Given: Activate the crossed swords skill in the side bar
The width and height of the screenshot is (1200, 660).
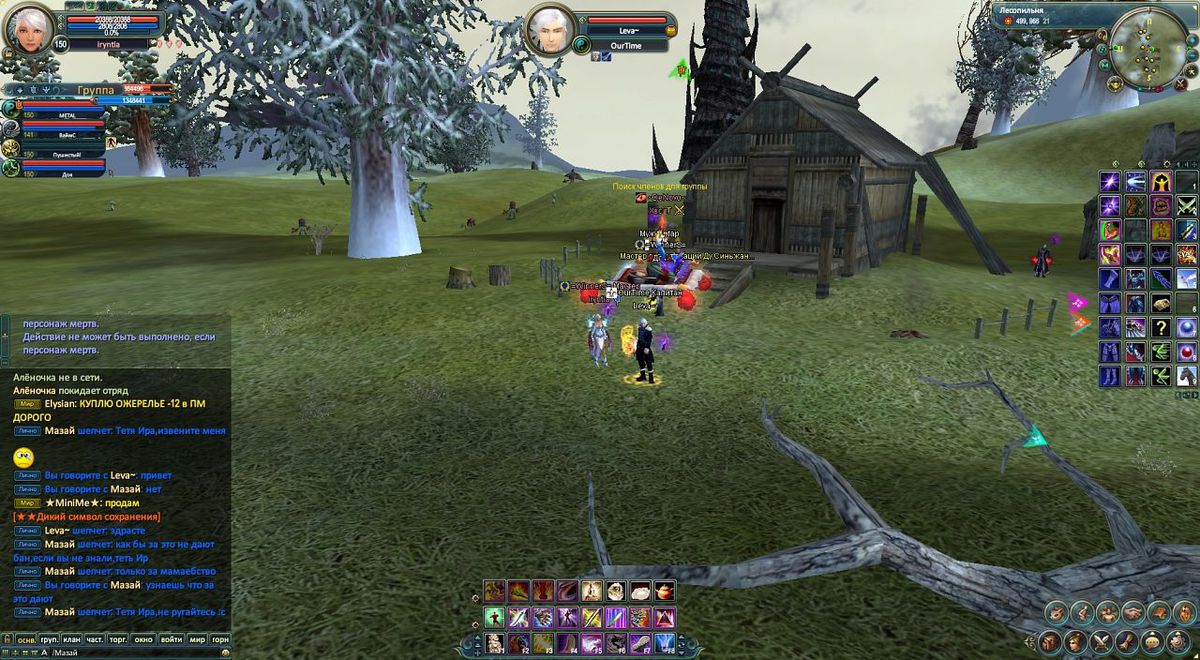Looking at the screenshot, I should (1186, 206).
